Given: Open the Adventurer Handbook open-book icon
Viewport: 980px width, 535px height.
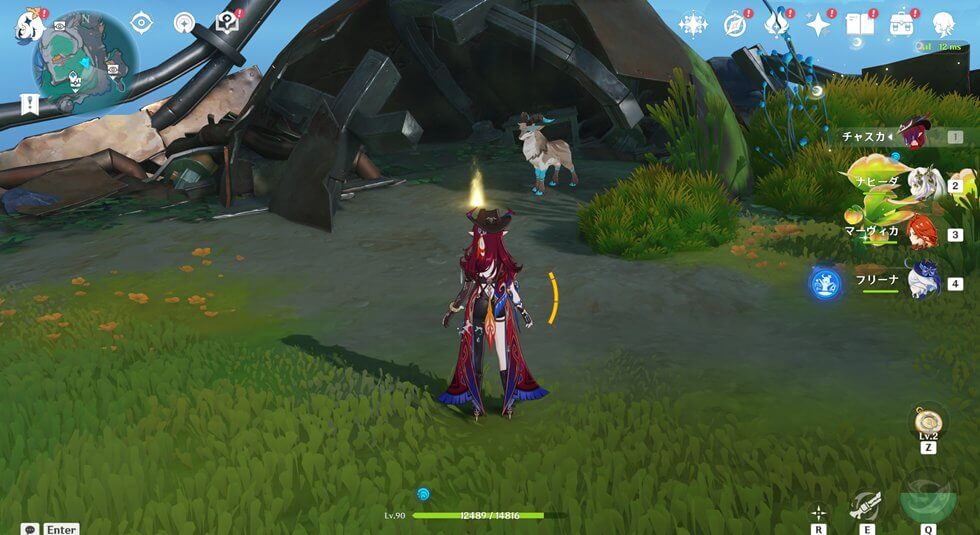Looking at the screenshot, I should (860, 24).
